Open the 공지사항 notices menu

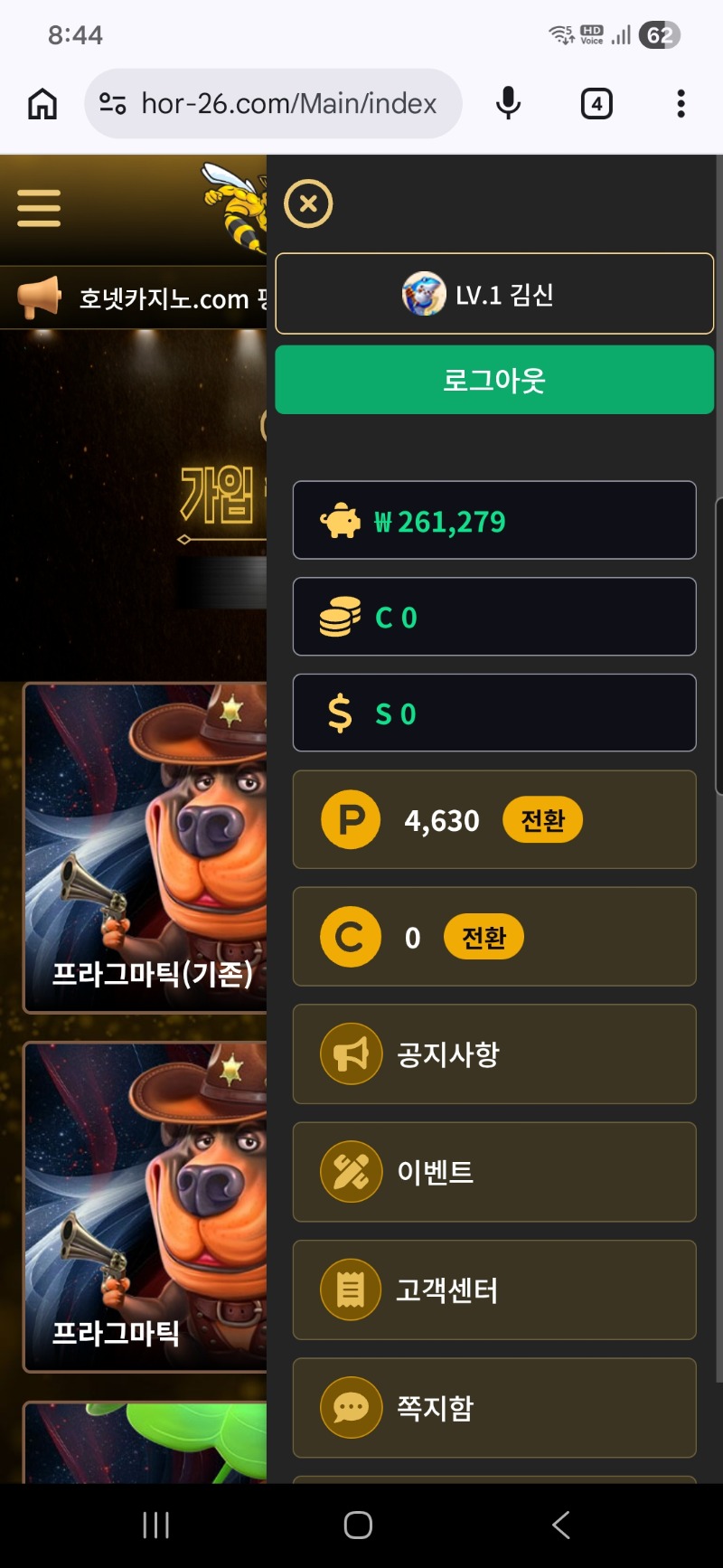(494, 1054)
